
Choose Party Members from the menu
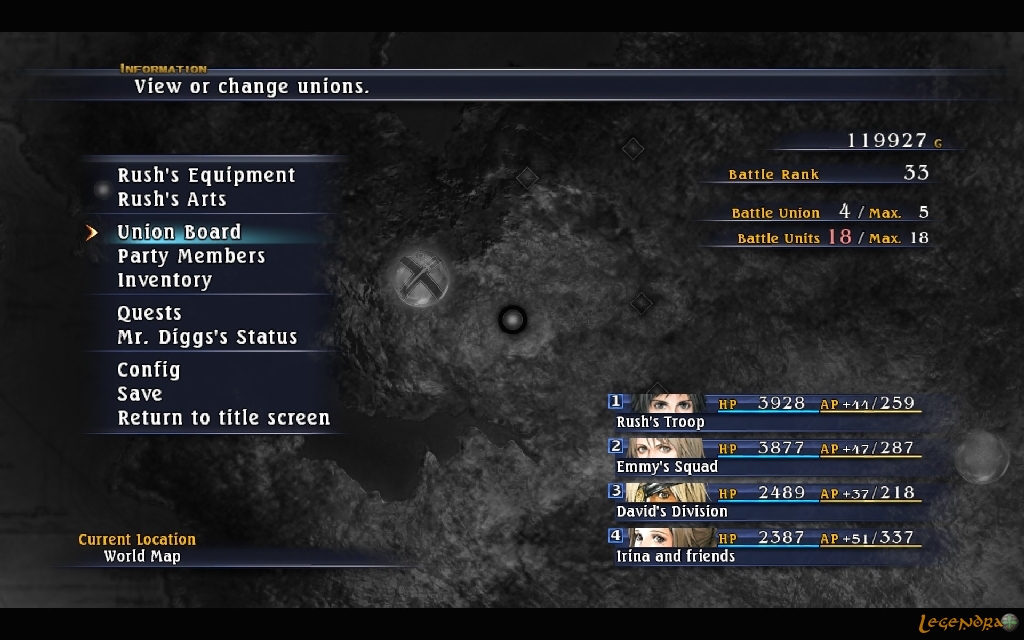click(191, 257)
